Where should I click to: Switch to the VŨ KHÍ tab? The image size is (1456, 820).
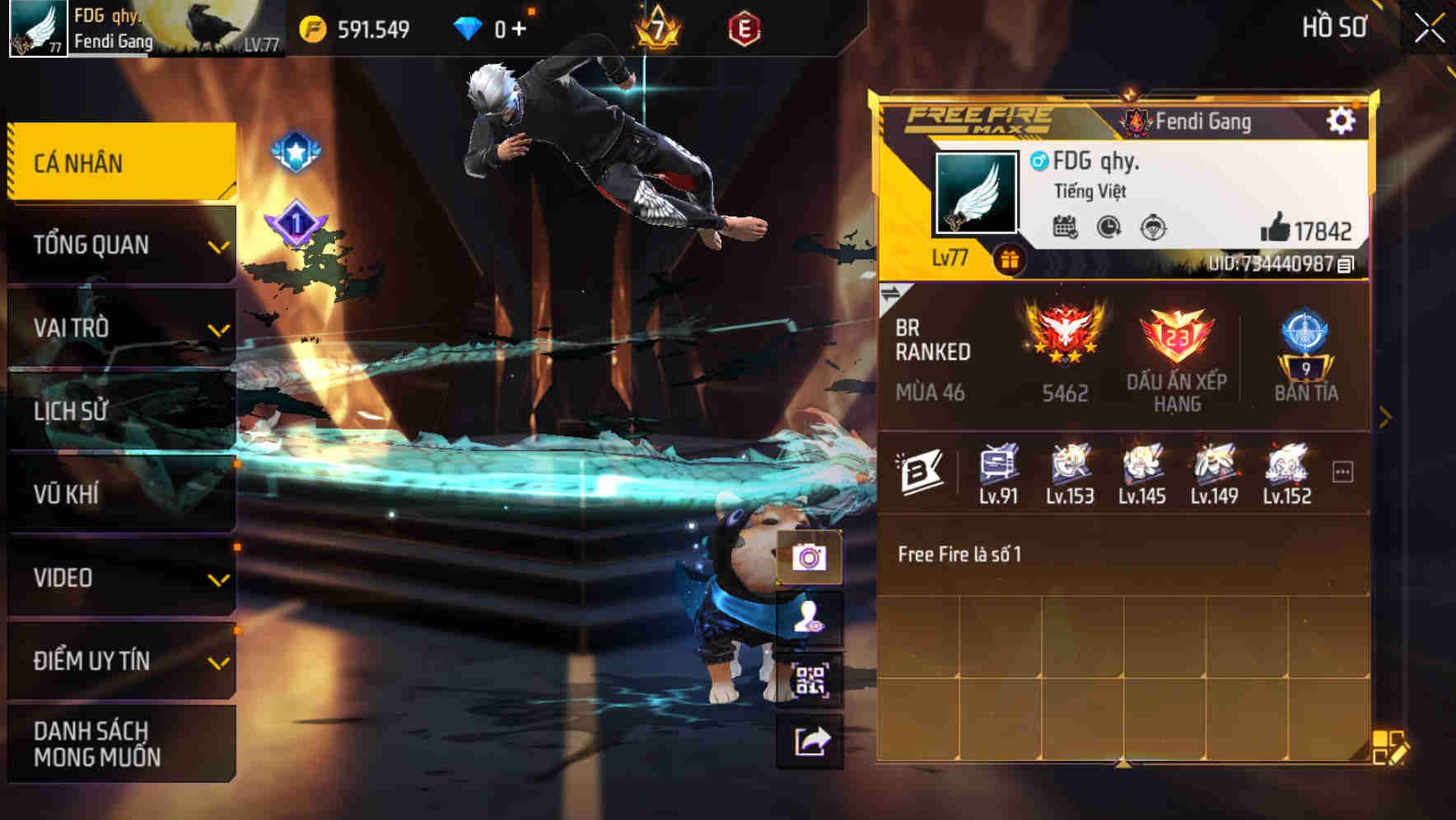tap(122, 494)
